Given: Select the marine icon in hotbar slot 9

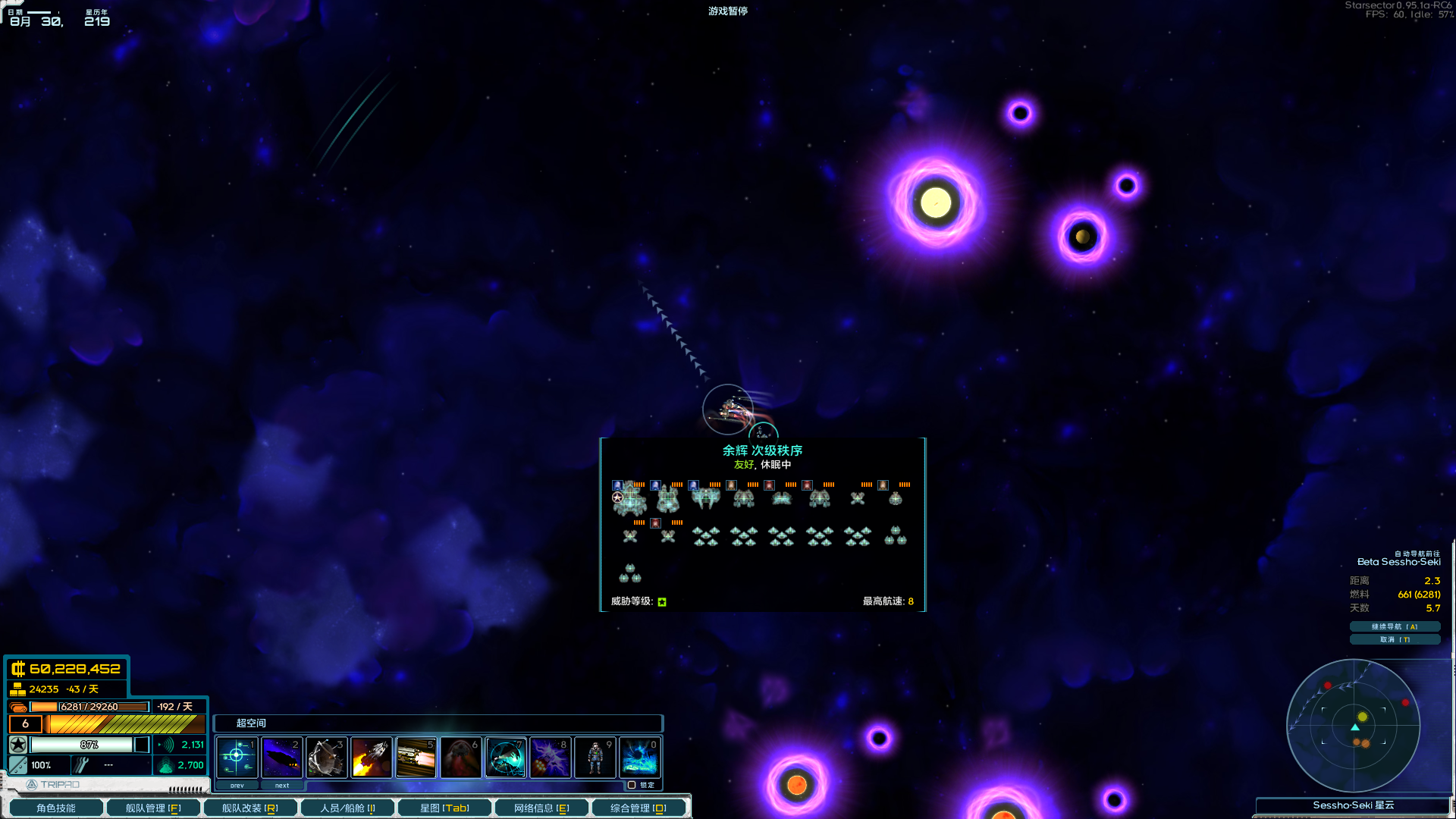Looking at the screenshot, I should [x=595, y=757].
